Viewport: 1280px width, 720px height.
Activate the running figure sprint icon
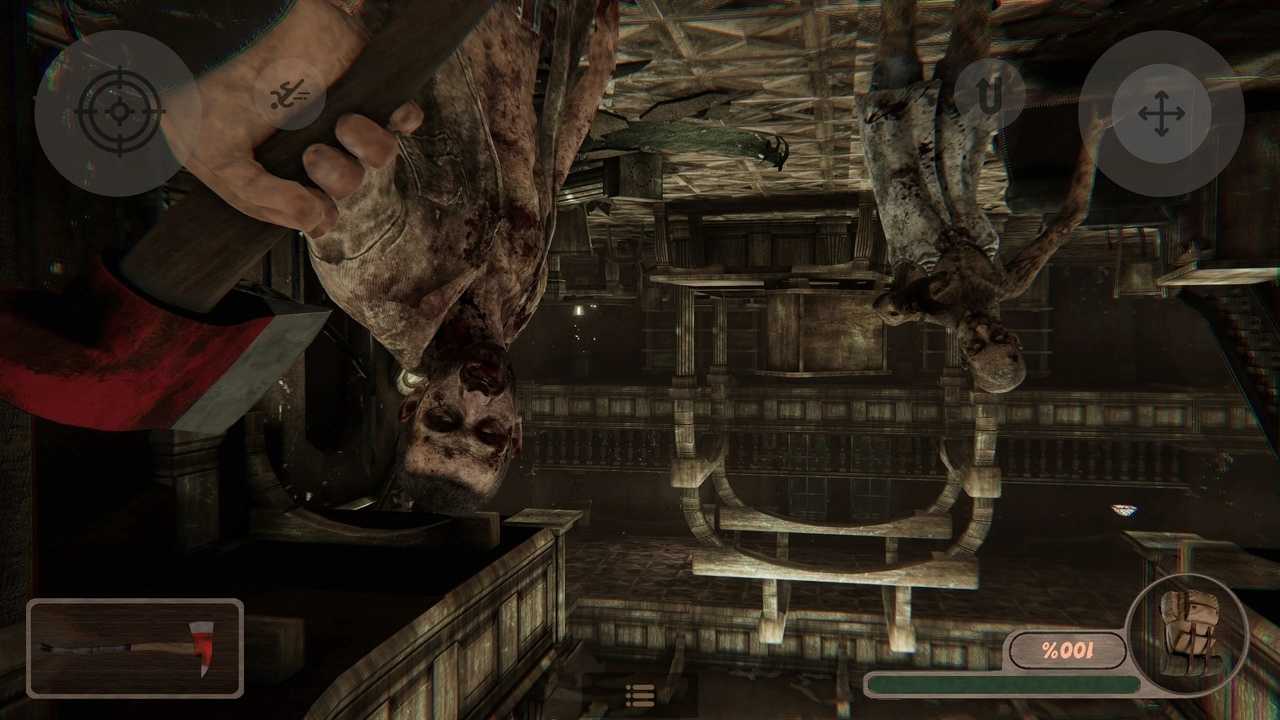(290, 96)
